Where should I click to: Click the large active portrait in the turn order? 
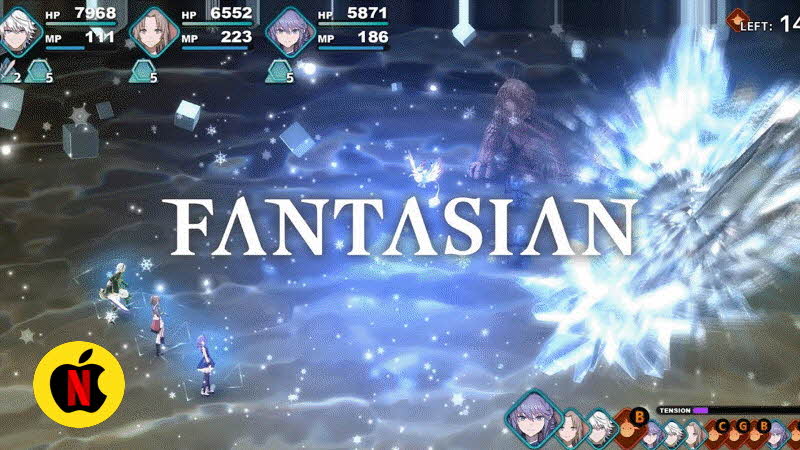tap(533, 420)
